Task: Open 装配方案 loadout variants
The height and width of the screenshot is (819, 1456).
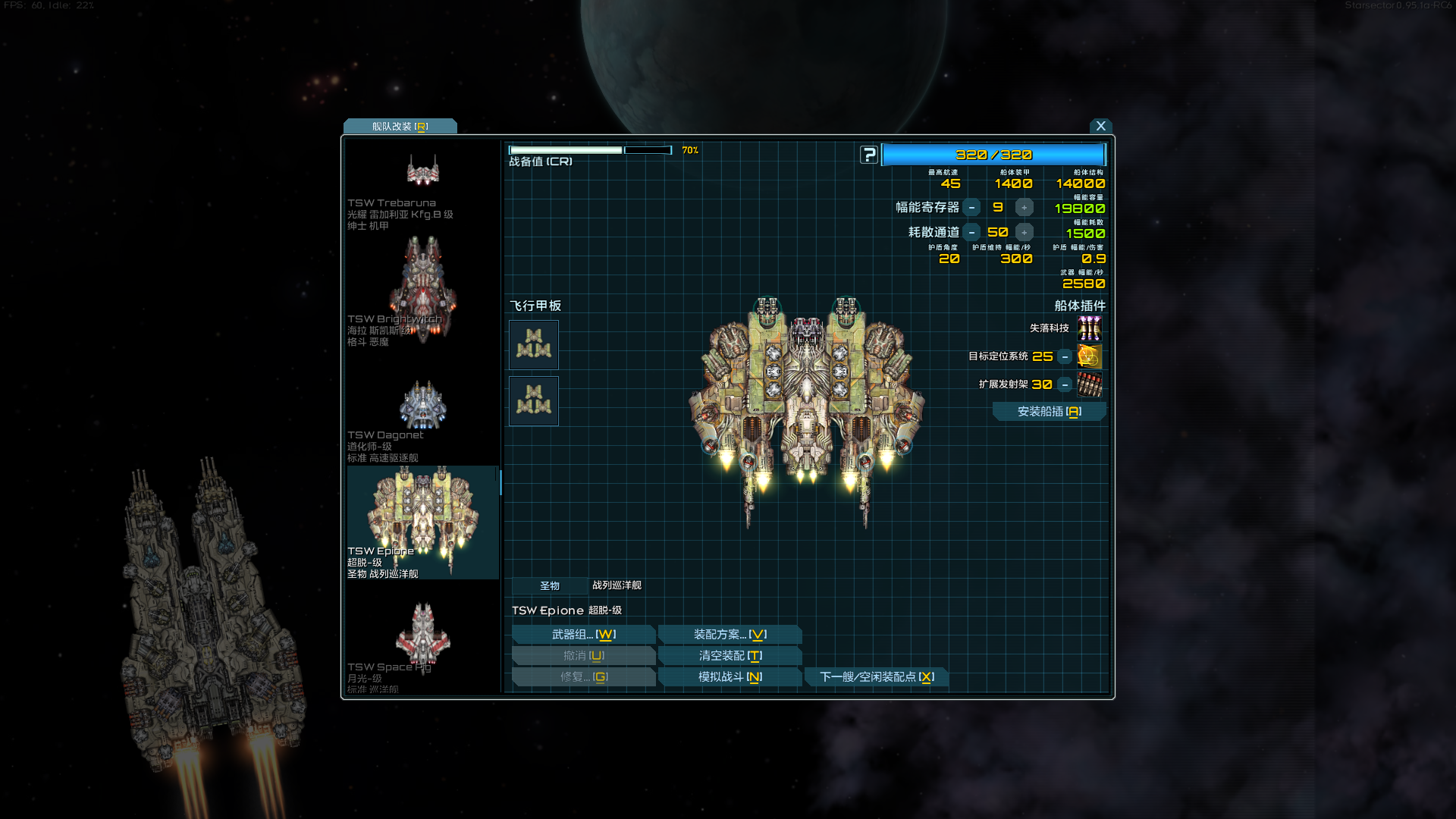Action: [x=730, y=634]
